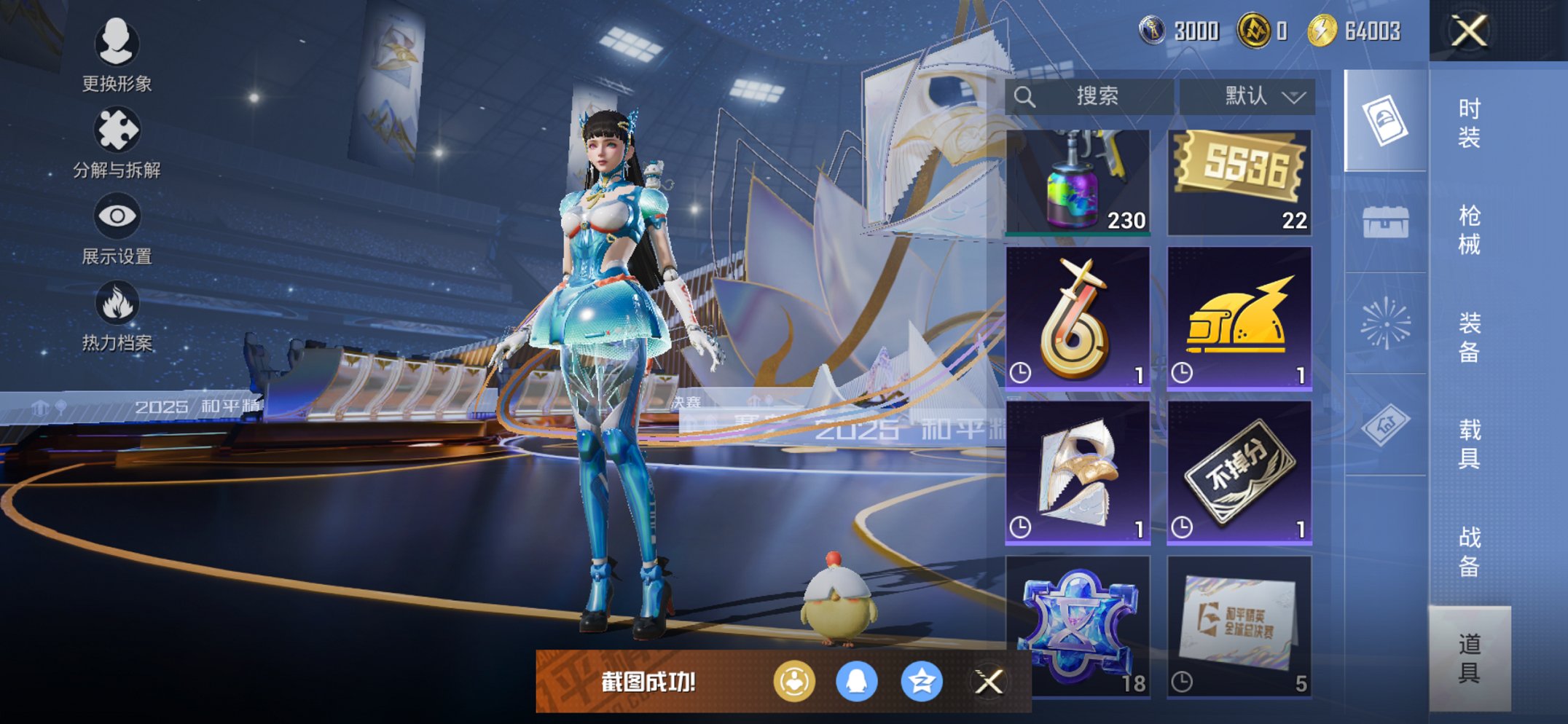Click the 搜索 search field
This screenshot has width=1568, height=724.
tap(1089, 96)
